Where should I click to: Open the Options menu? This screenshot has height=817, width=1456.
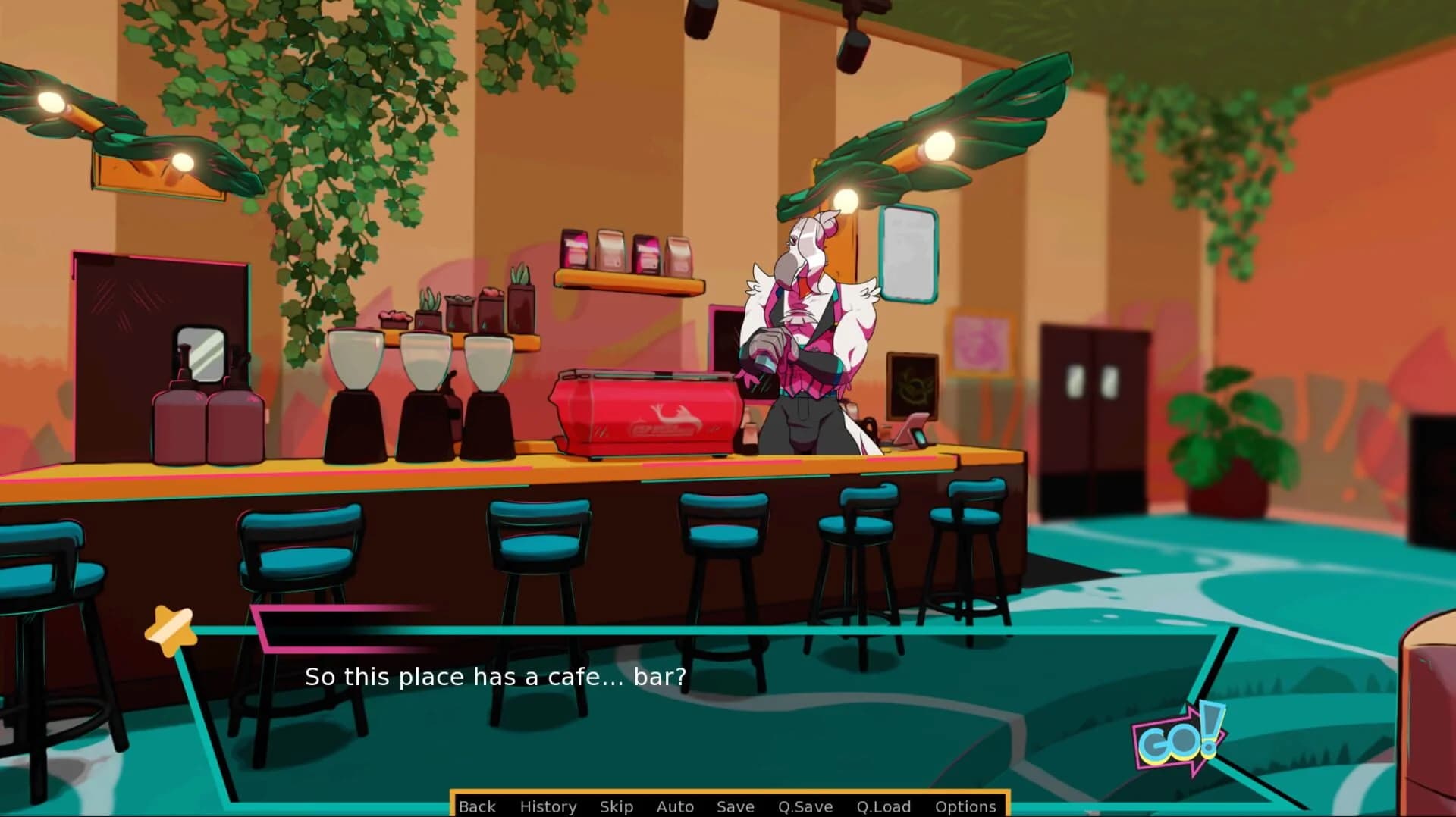(x=966, y=806)
